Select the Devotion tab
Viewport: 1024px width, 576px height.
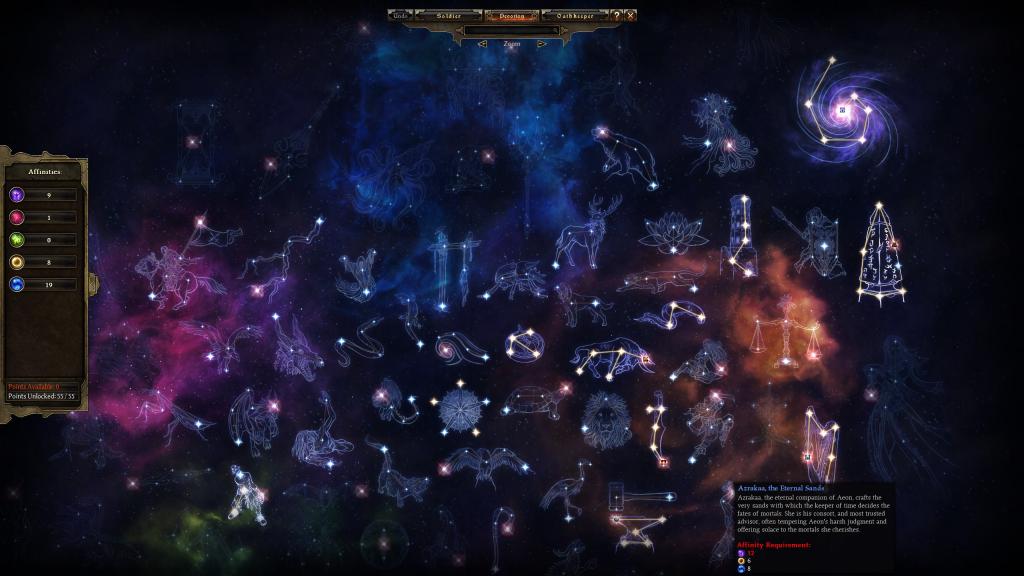(x=511, y=15)
